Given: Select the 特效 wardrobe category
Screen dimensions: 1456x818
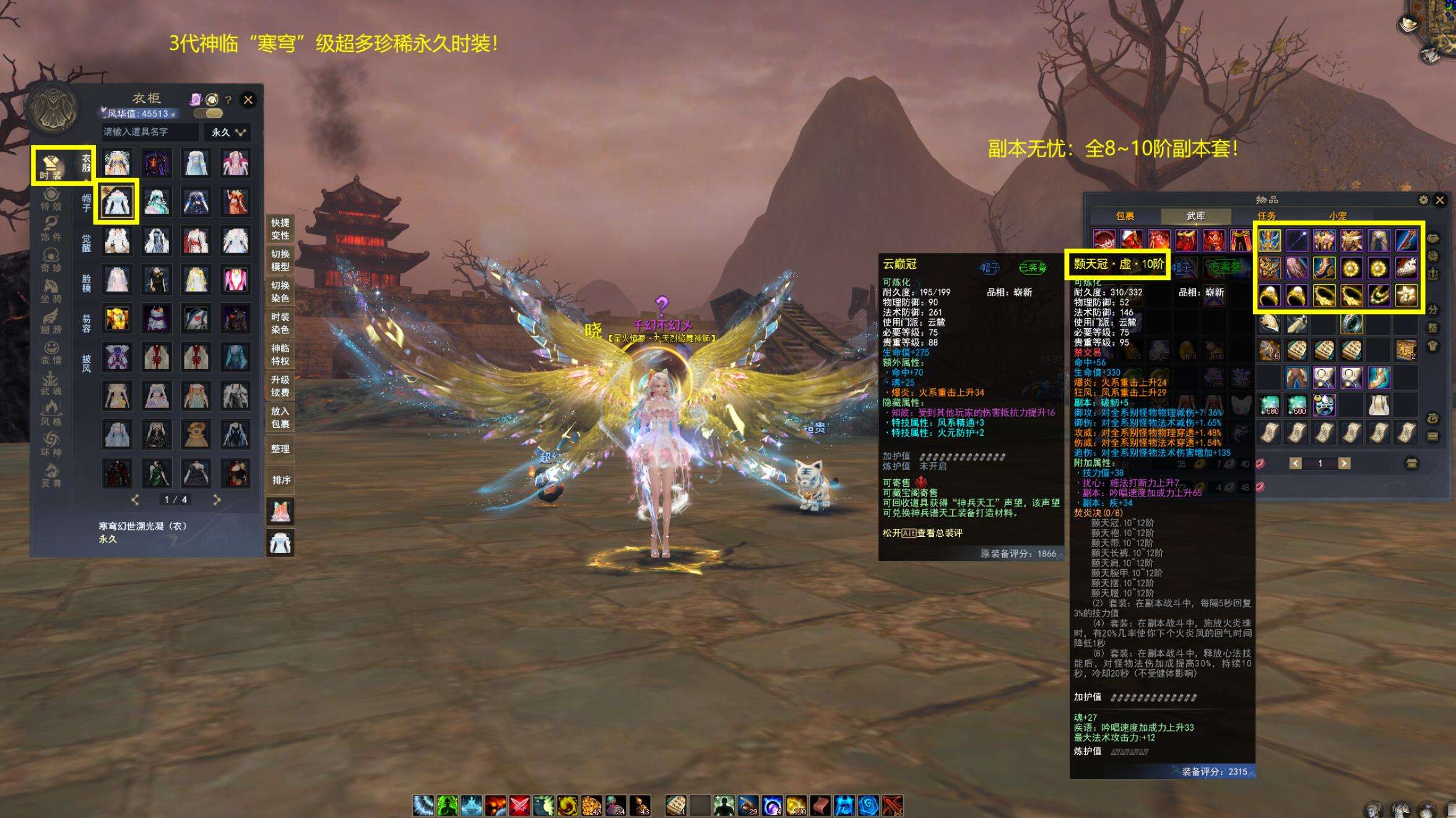Looking at the screenshot, I should 51,200.
